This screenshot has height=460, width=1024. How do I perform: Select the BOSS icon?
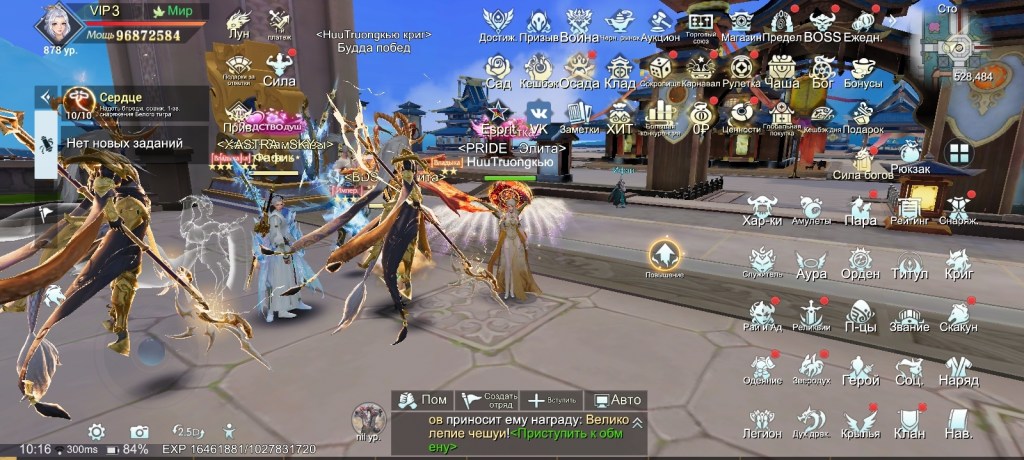click(822, 24)
